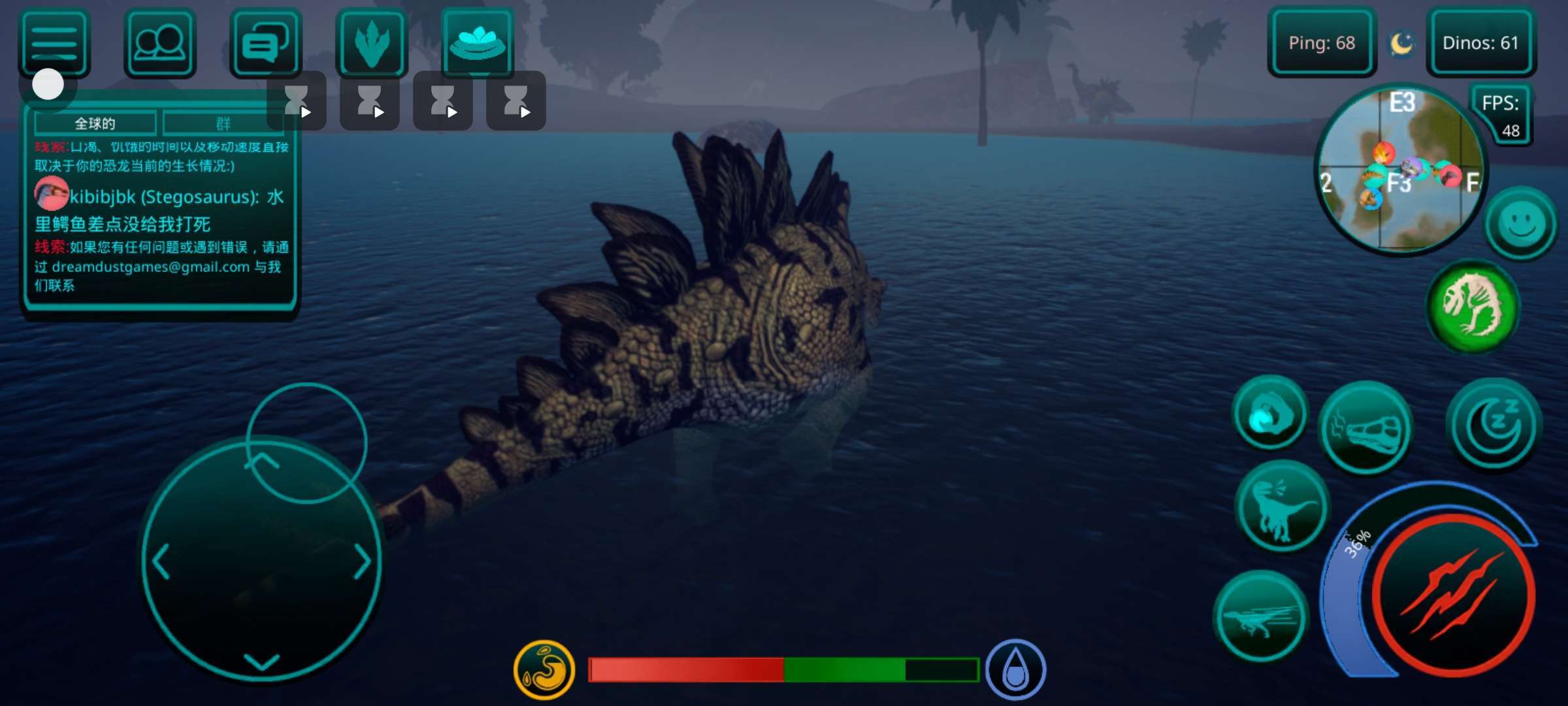This screenshot has height=706, width=1568.
Task: Activate the glowing scent ability
Action: pos(1269,414)
